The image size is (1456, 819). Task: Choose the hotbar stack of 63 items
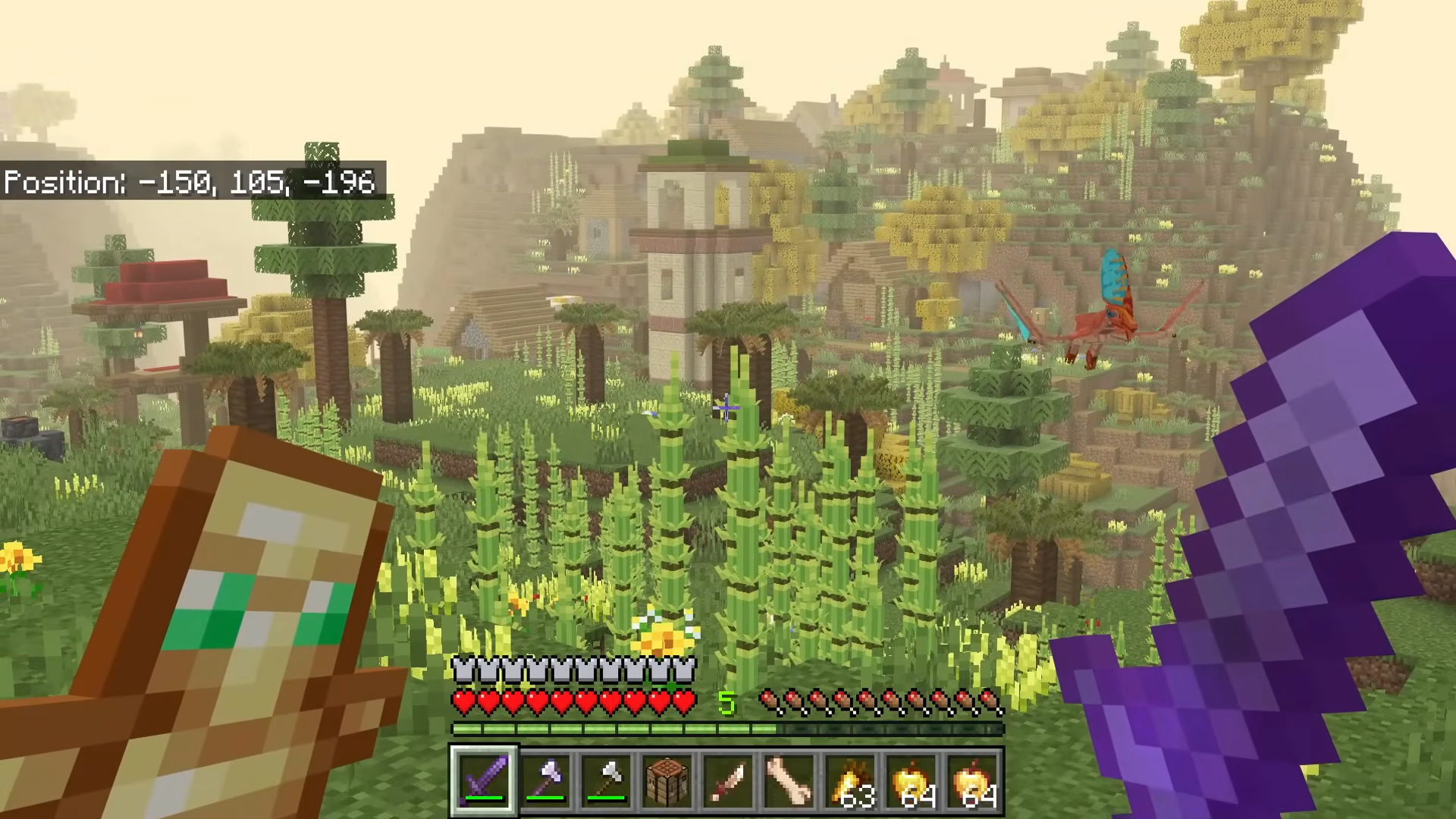click(x=851, y=780)
